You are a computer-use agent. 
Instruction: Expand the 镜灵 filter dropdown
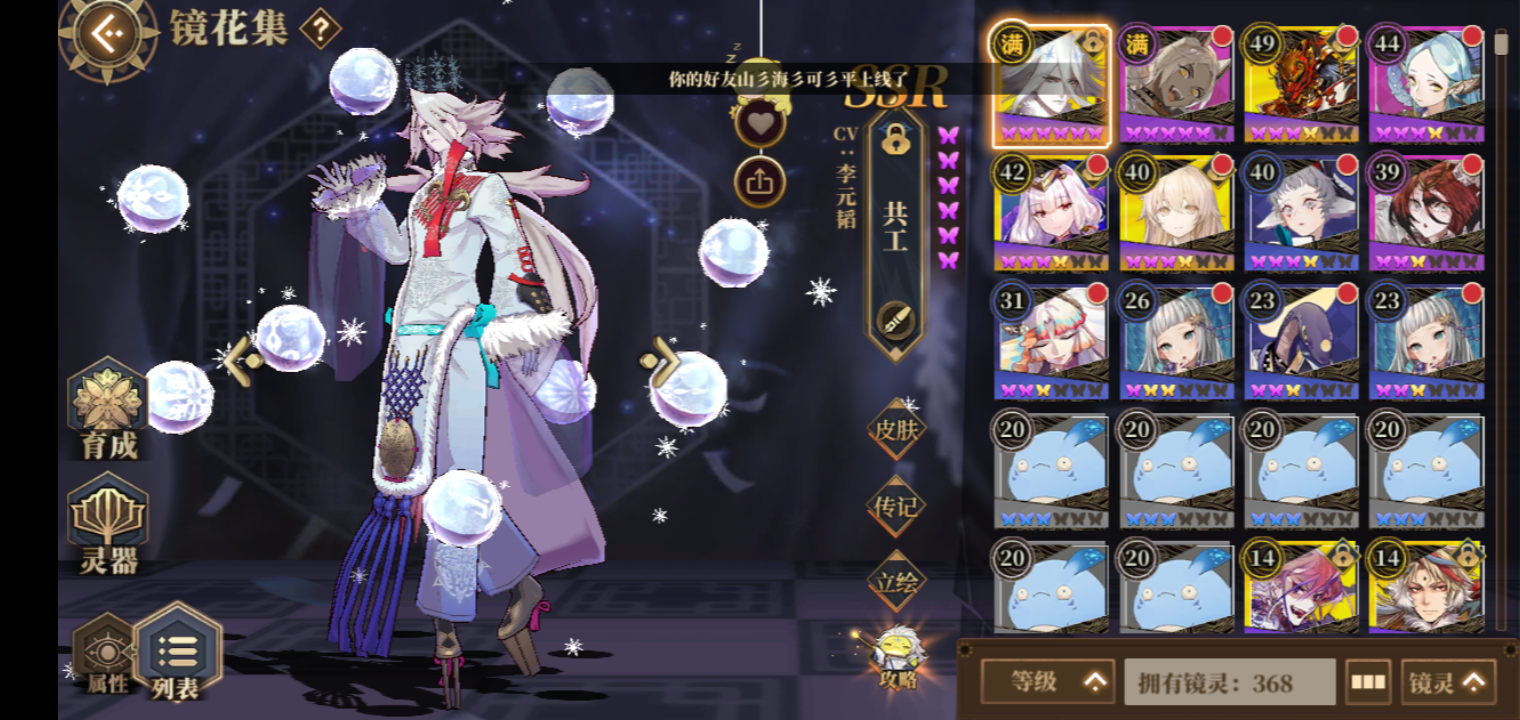[x=1446, y=681]
